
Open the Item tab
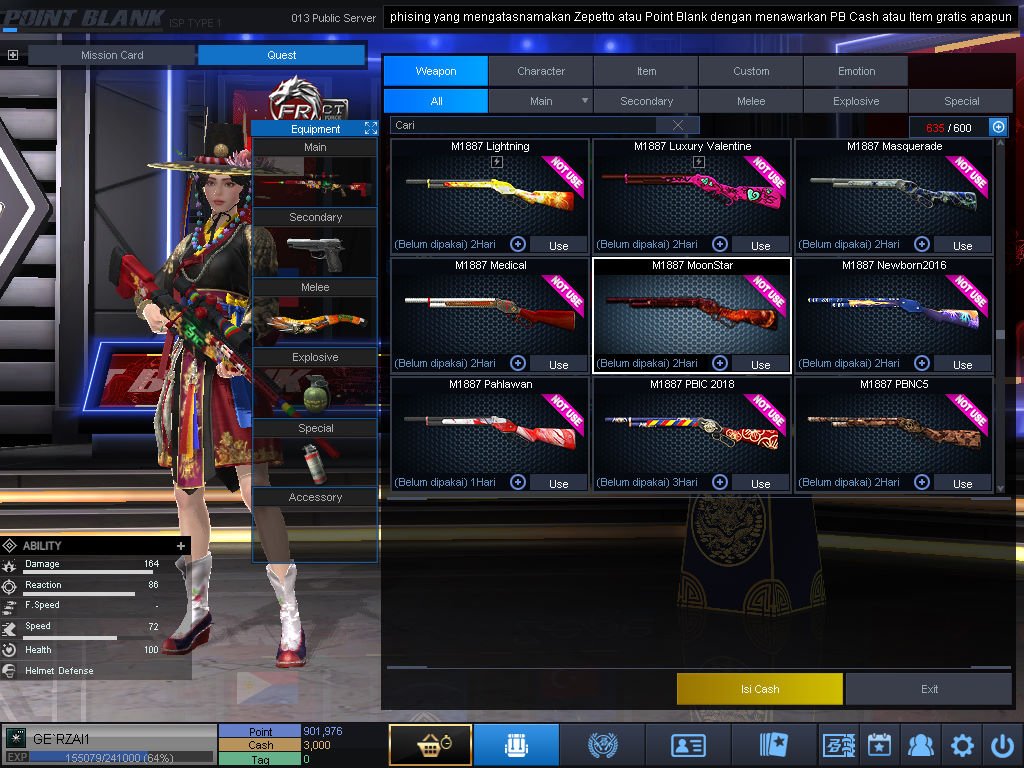646,71
